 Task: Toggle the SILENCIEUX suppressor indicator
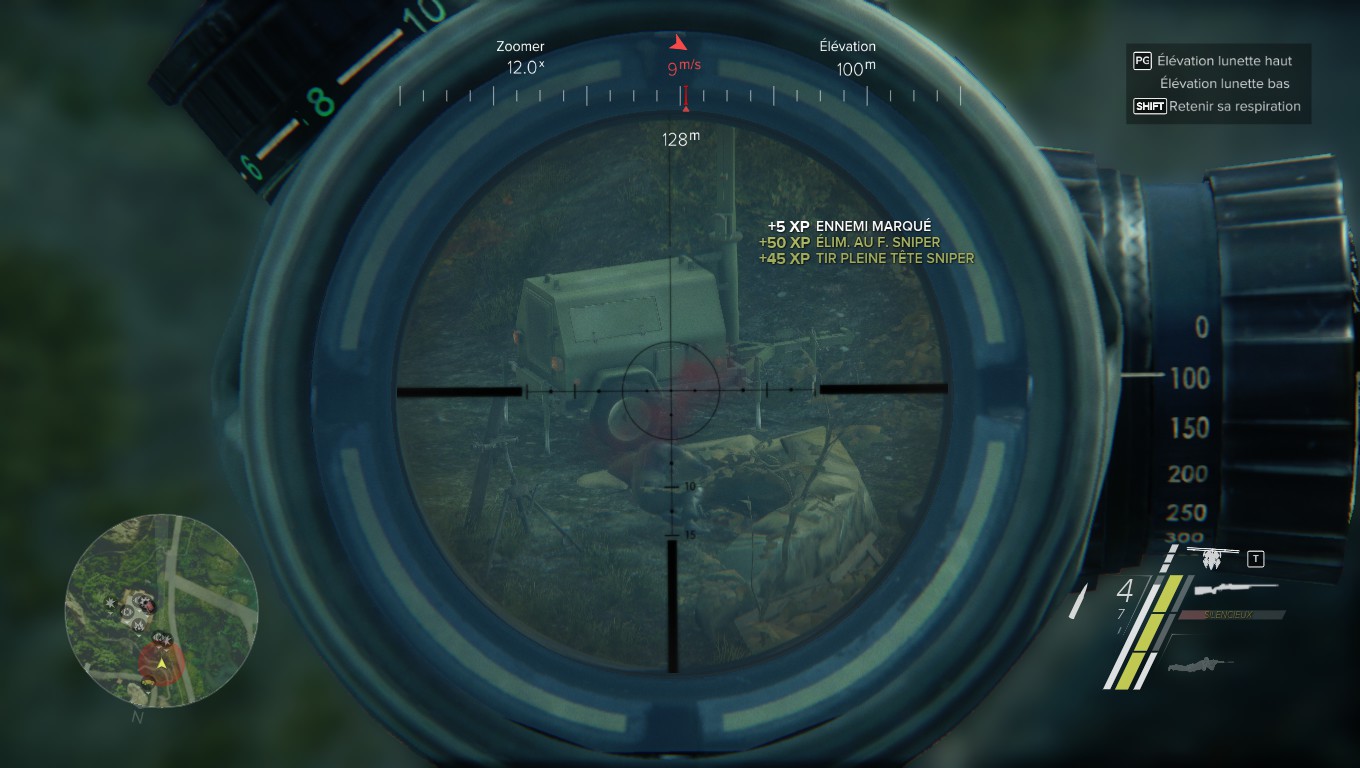tap(1230, 615)
